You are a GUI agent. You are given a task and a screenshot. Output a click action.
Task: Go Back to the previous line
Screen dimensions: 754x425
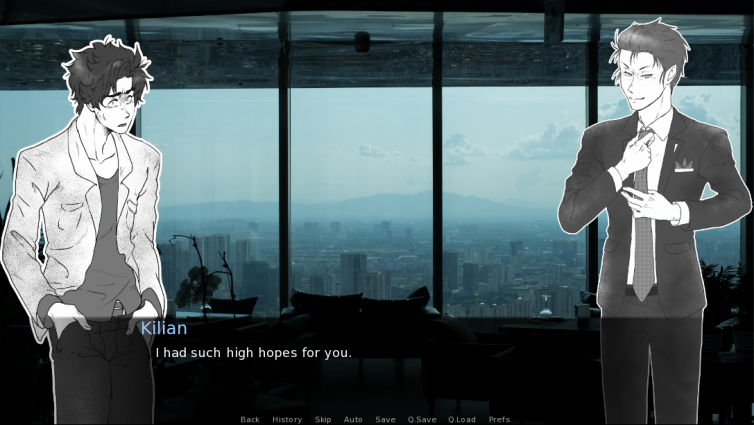coord(250,419)
